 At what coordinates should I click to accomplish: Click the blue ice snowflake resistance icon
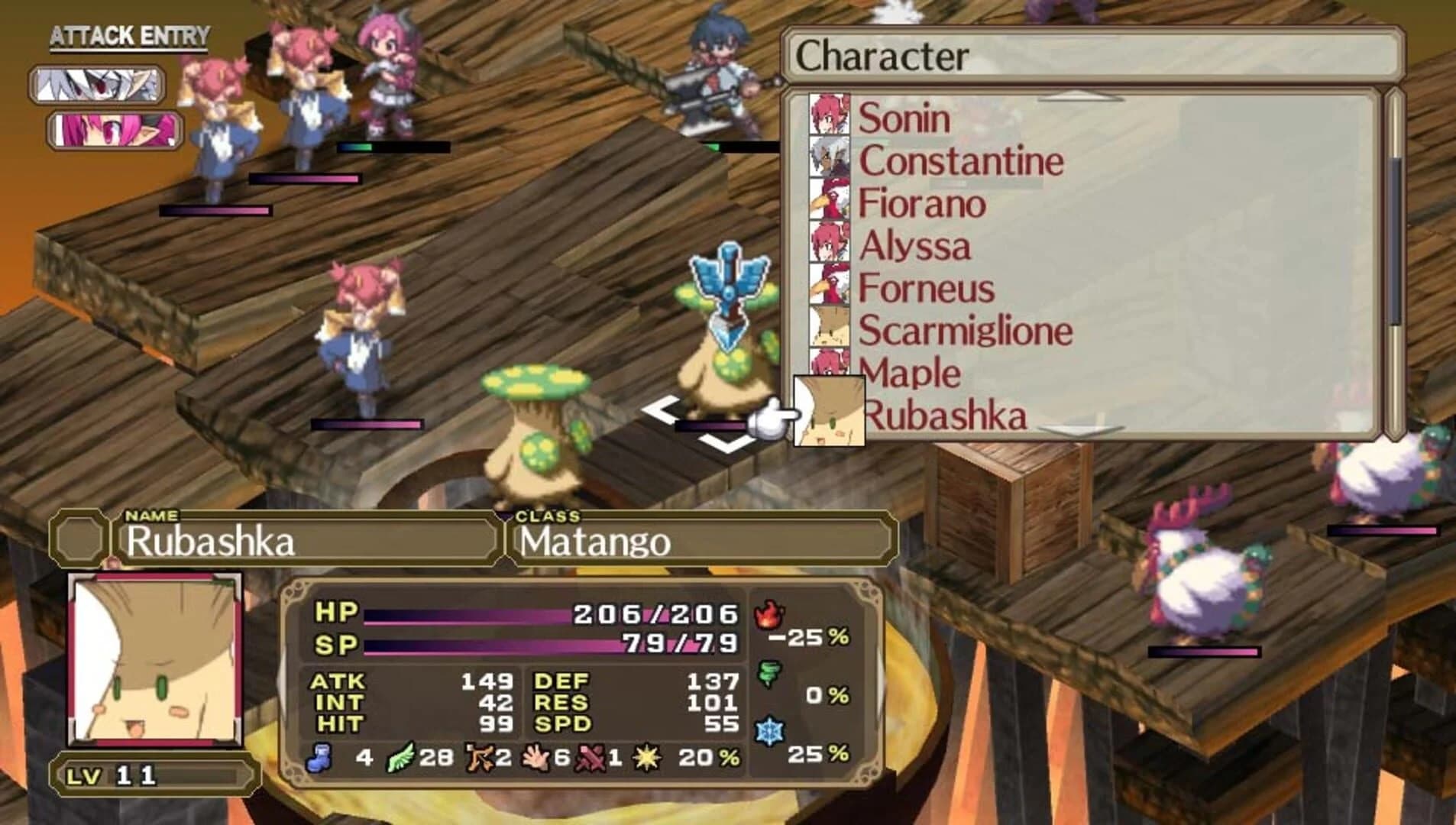(768, 730)
